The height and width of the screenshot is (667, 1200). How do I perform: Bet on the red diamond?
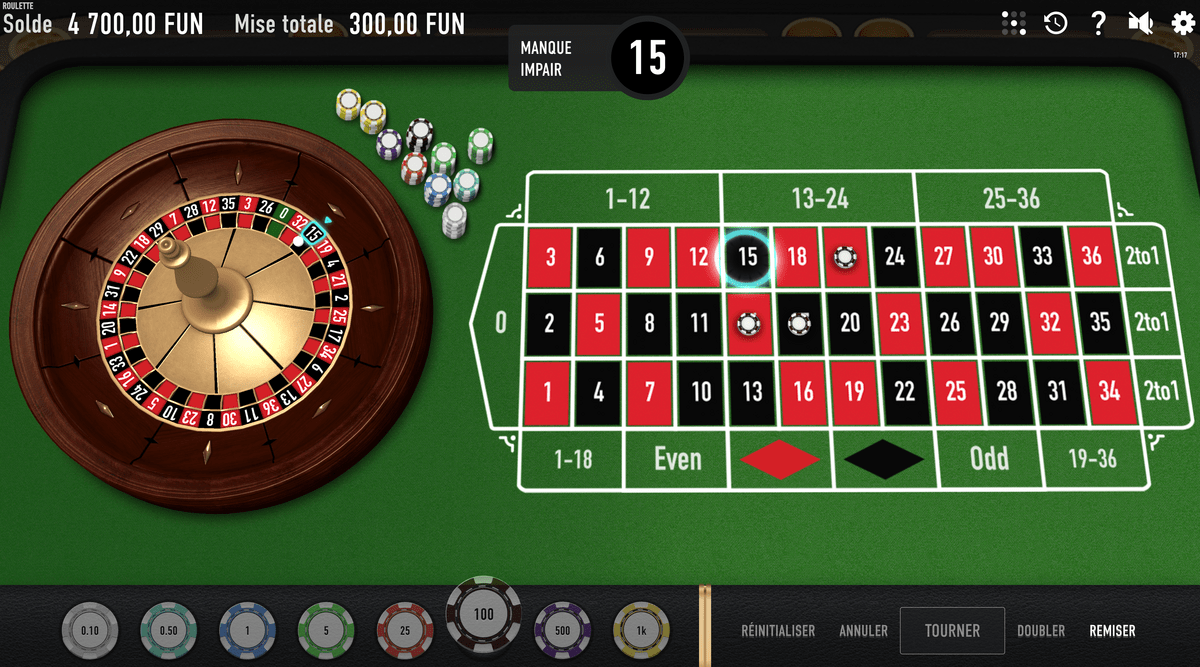tap(779, 459)
